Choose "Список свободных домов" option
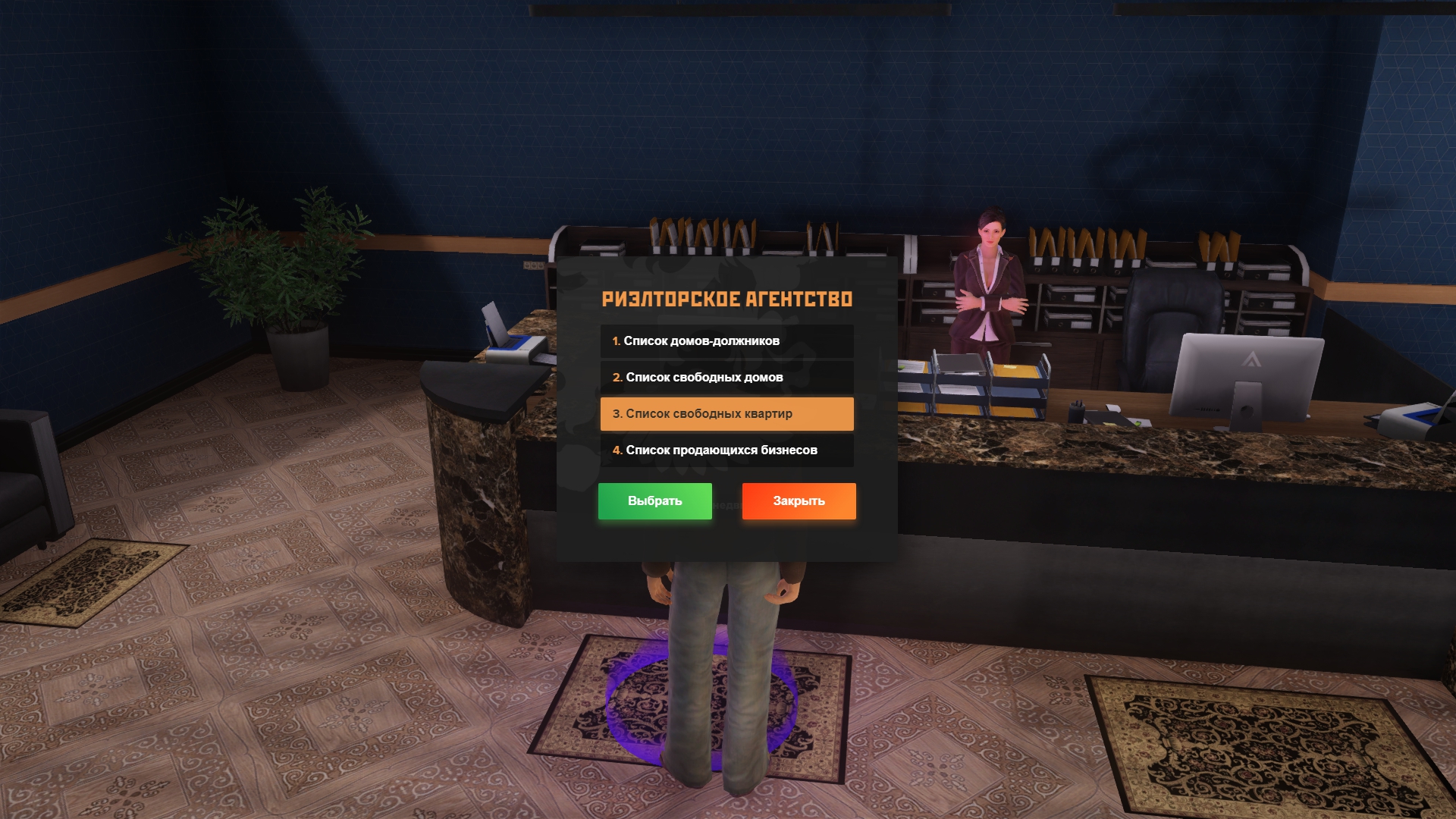The height and width of the screenshot is (819, 1456). click(x=726, y=378)
